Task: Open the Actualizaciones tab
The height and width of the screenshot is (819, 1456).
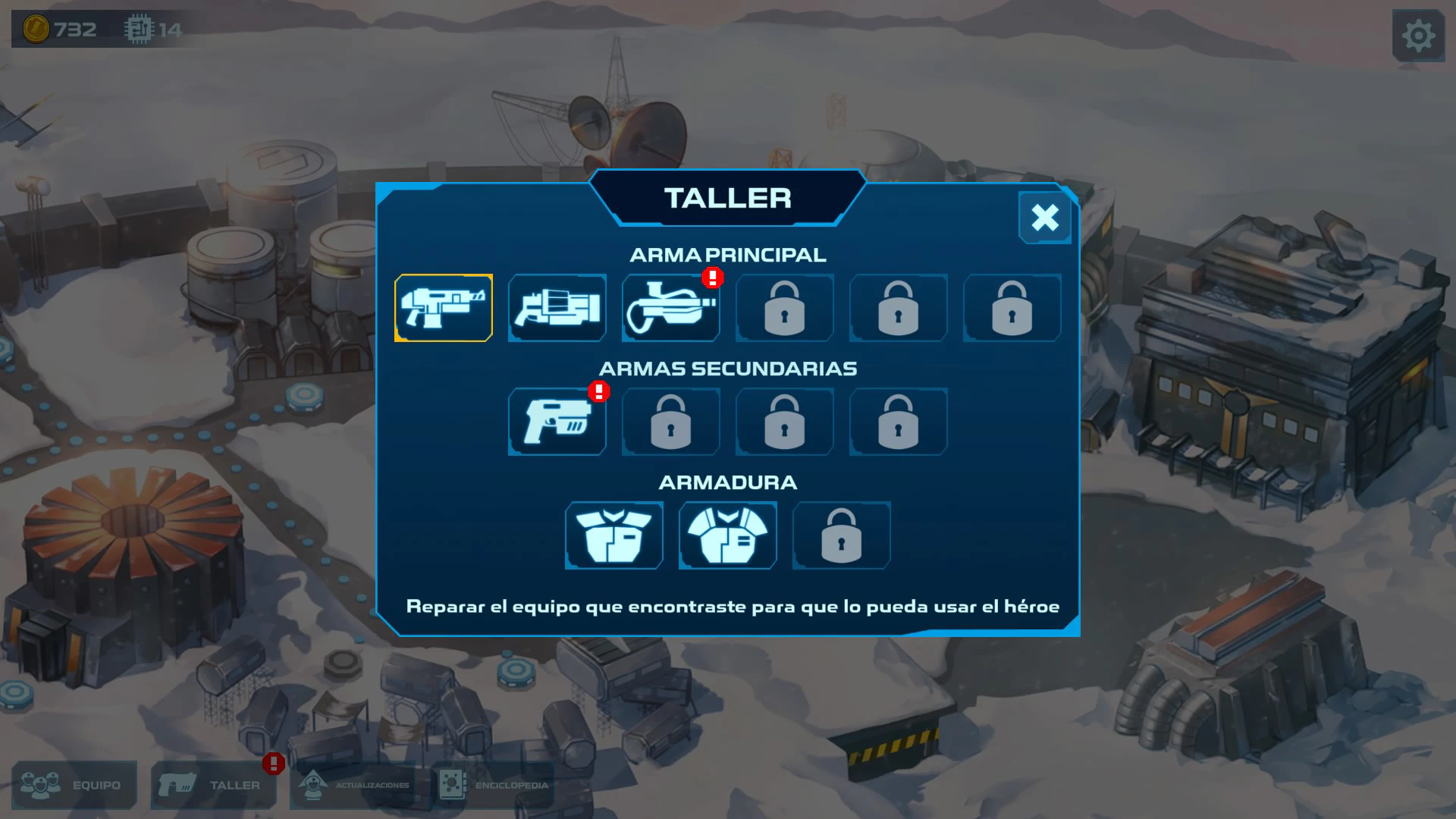Action: (353, 785)
